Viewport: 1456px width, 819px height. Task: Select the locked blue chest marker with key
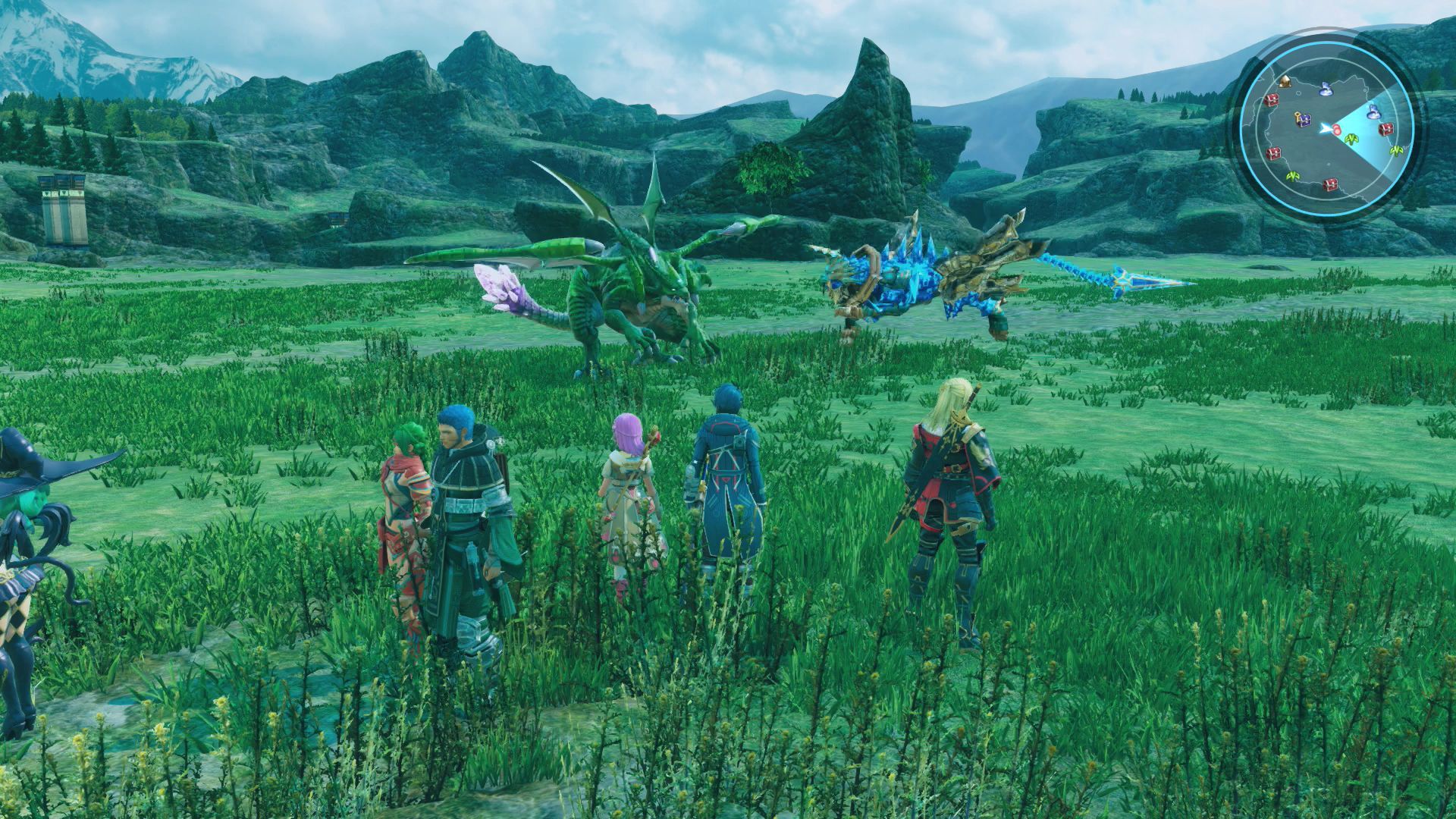(x=1303, y=119)
